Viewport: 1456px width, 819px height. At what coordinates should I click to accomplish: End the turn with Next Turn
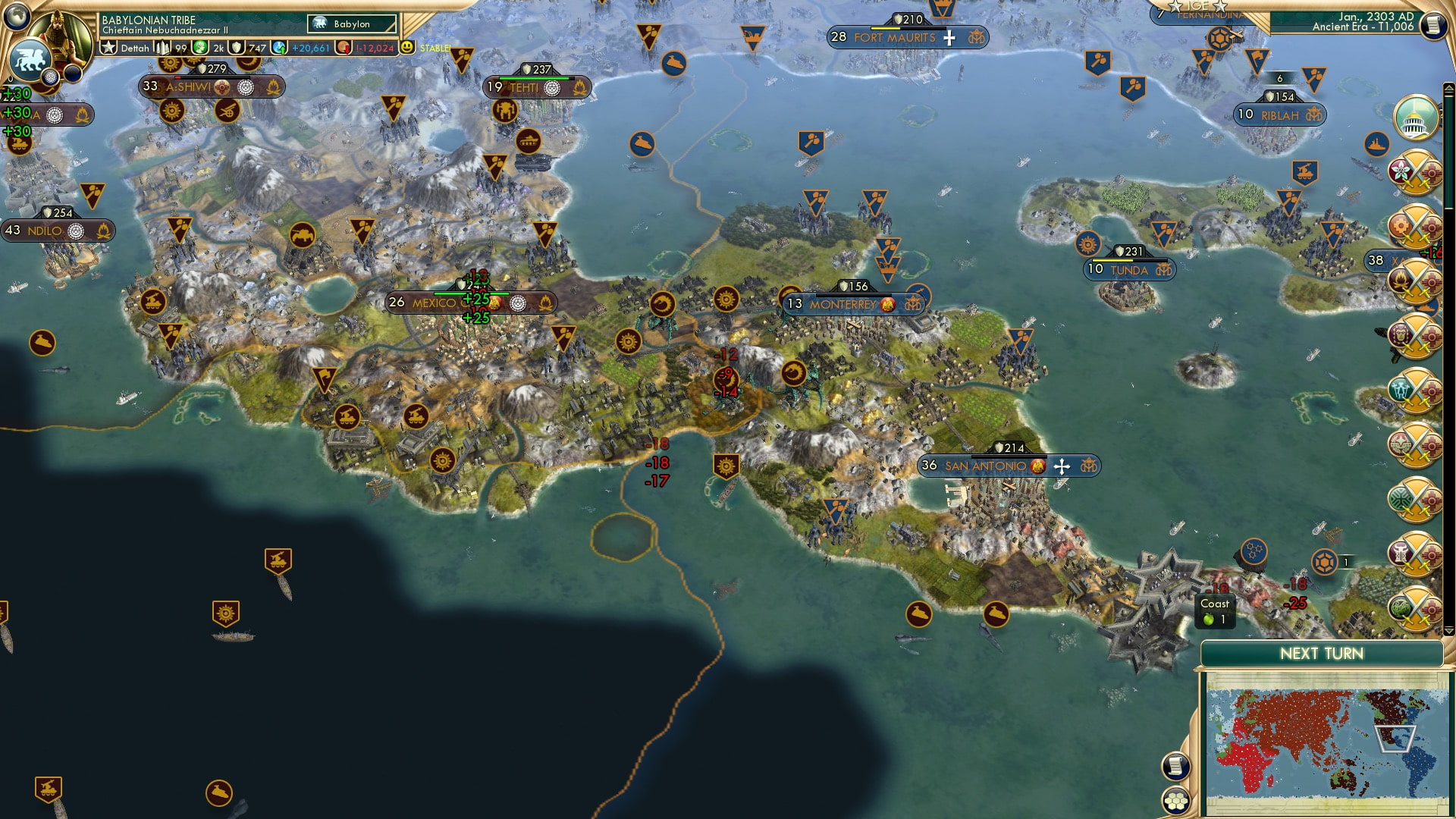(x=1321, y=654)
